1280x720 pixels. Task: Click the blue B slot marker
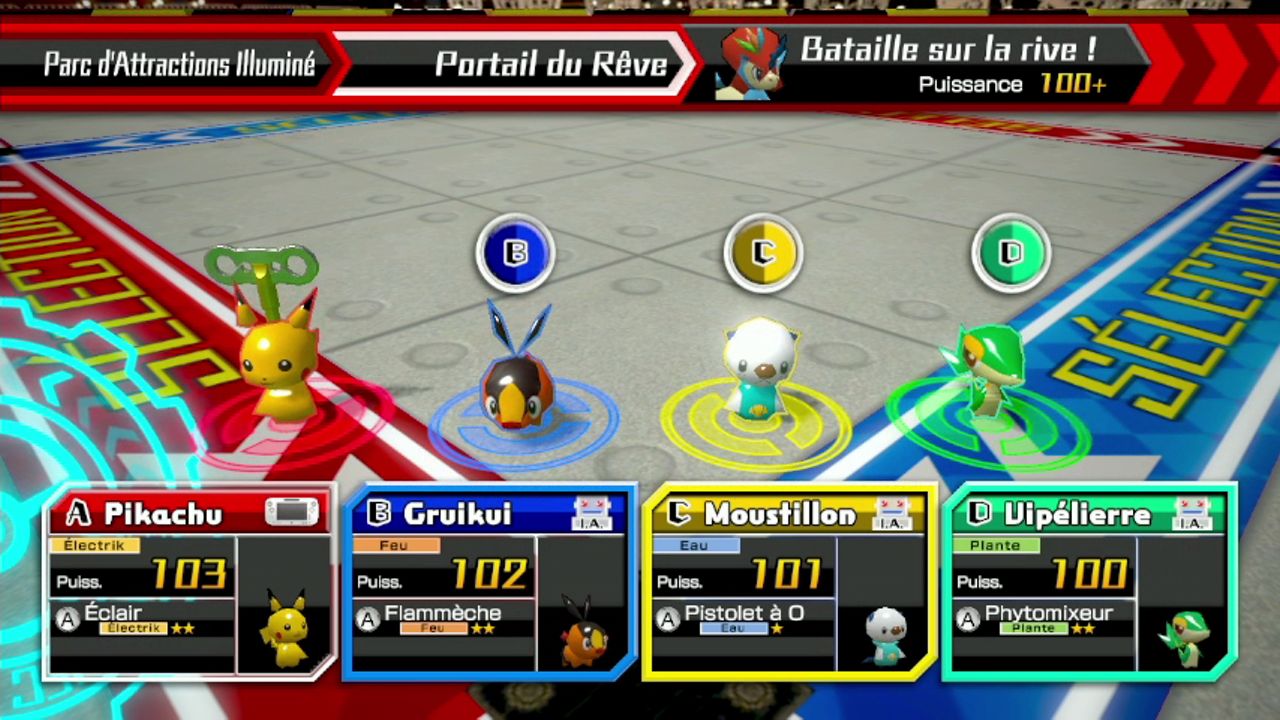click(515, 252)
